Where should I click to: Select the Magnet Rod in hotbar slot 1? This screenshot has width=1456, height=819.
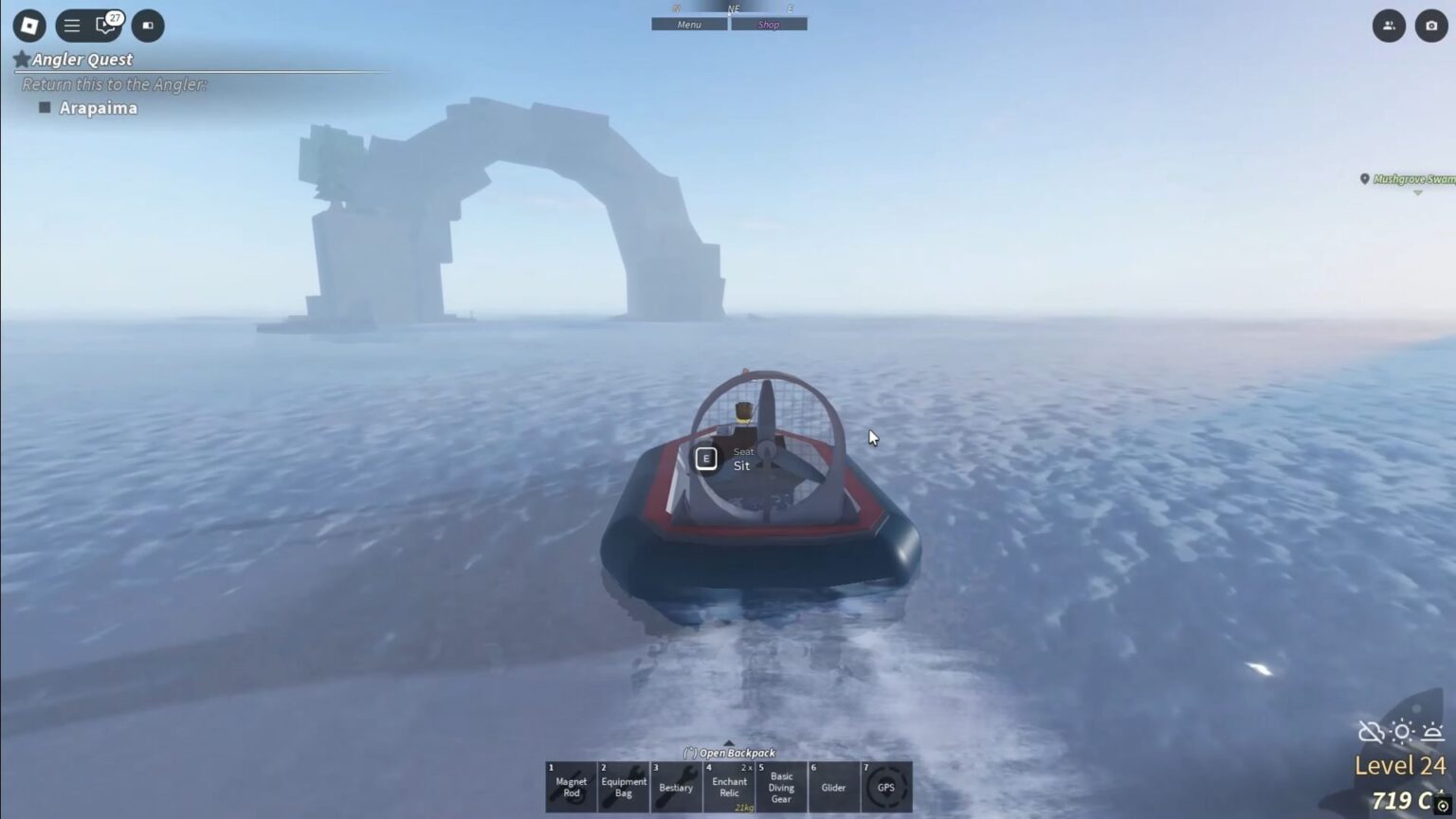tap(571, 787)
